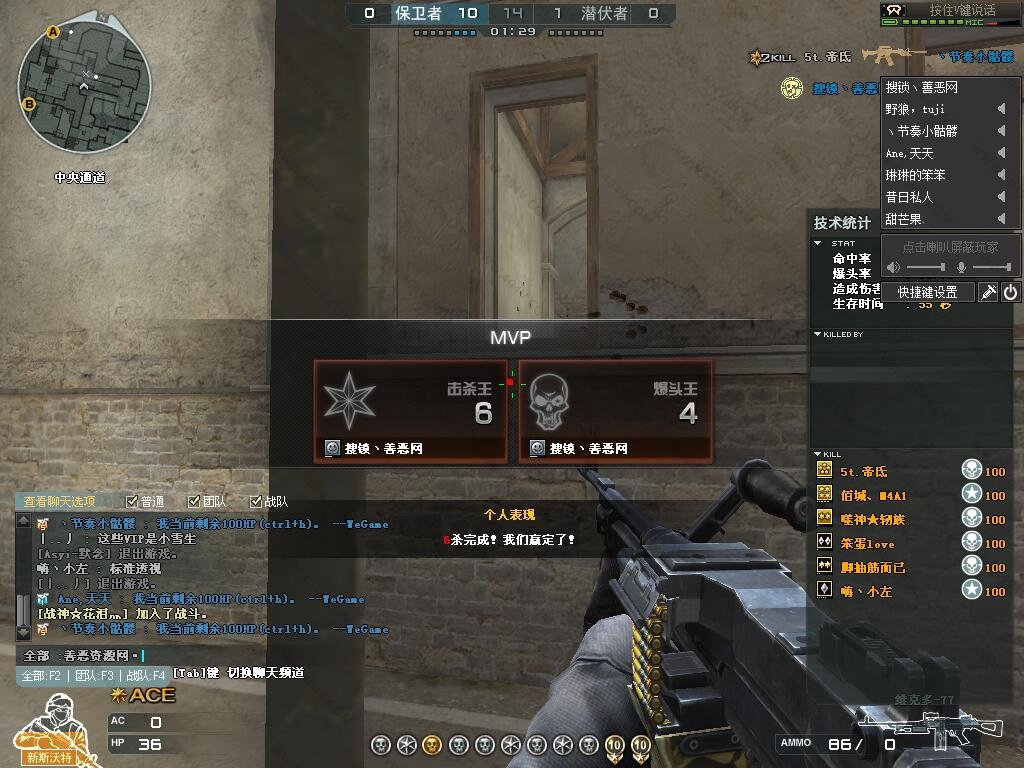Select 搜锁丶善恶网 in the voice list

(x=922, y=88)
